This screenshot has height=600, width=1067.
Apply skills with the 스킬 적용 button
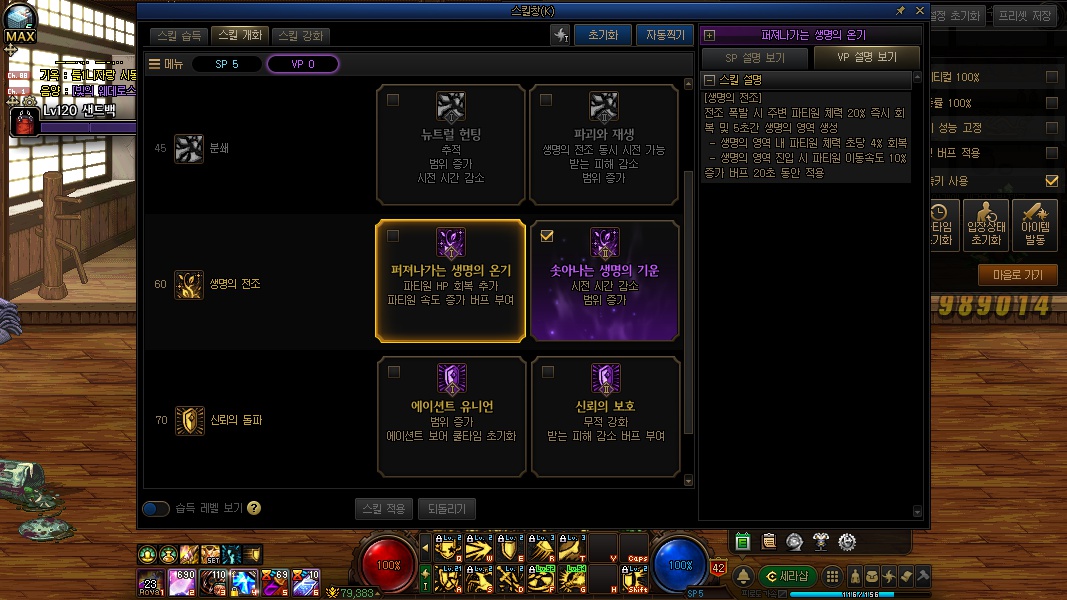tap(383, 509)
